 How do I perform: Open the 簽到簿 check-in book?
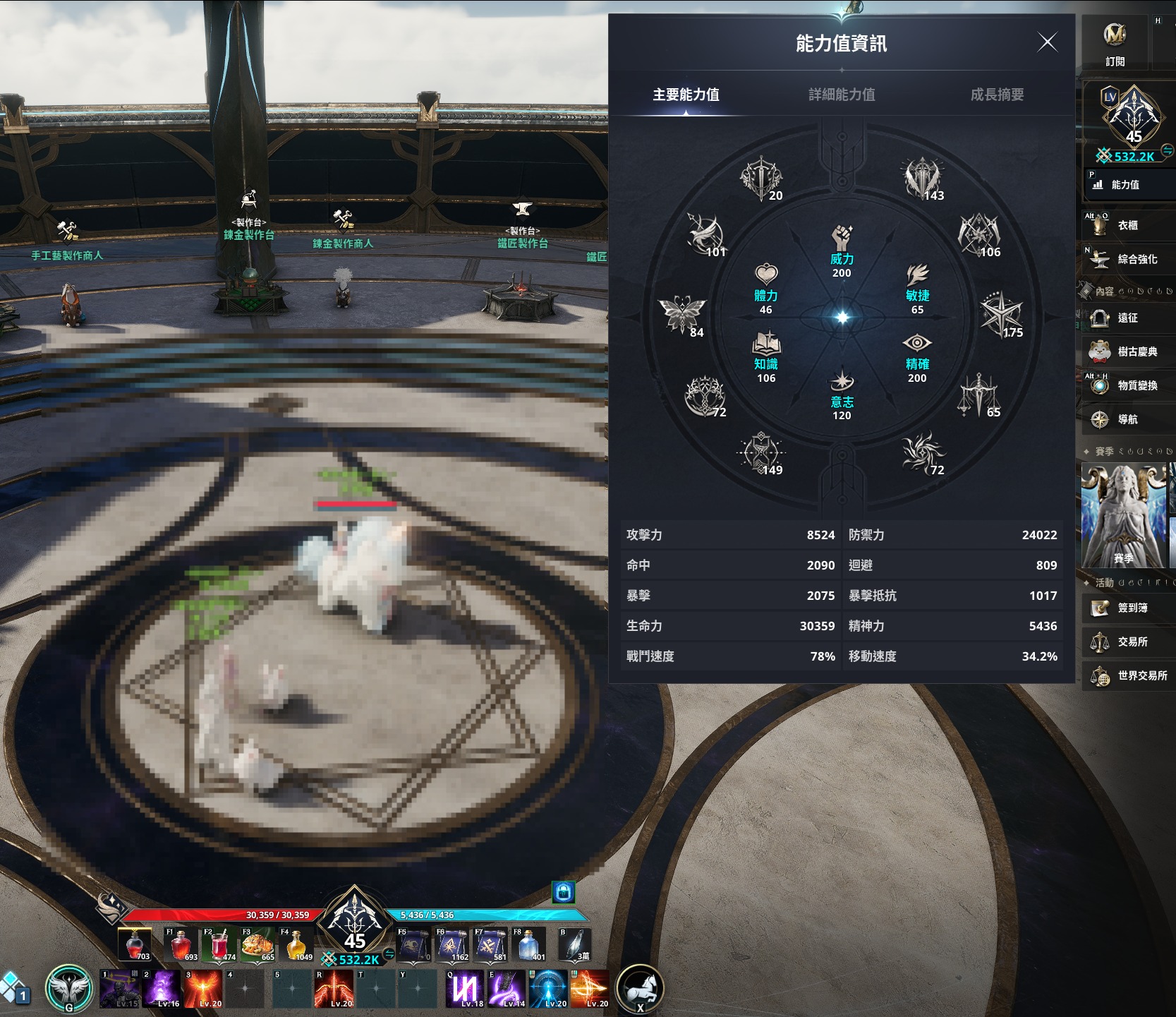pyautogui.click(x=1127, y=608)
